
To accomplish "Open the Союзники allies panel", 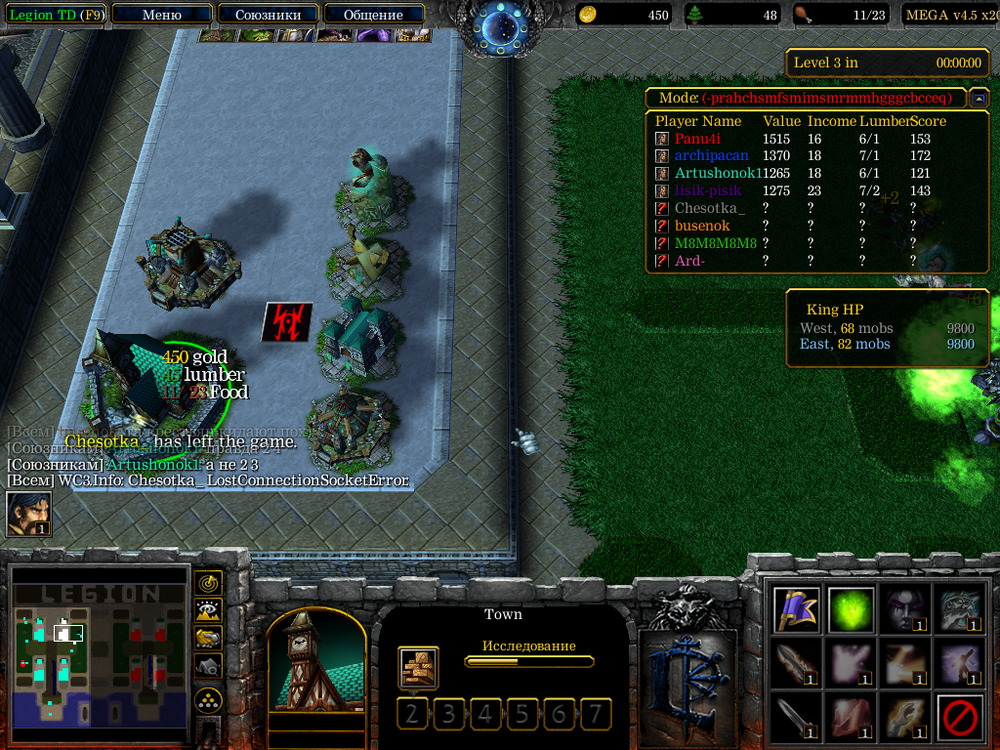I will 268,14.
